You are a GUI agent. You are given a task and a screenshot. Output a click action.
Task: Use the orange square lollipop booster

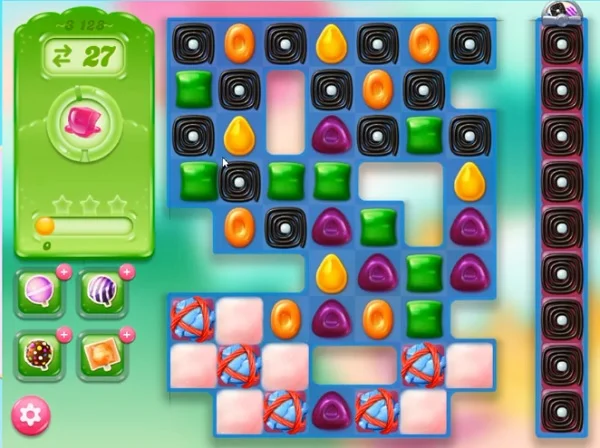click(101, 353)
